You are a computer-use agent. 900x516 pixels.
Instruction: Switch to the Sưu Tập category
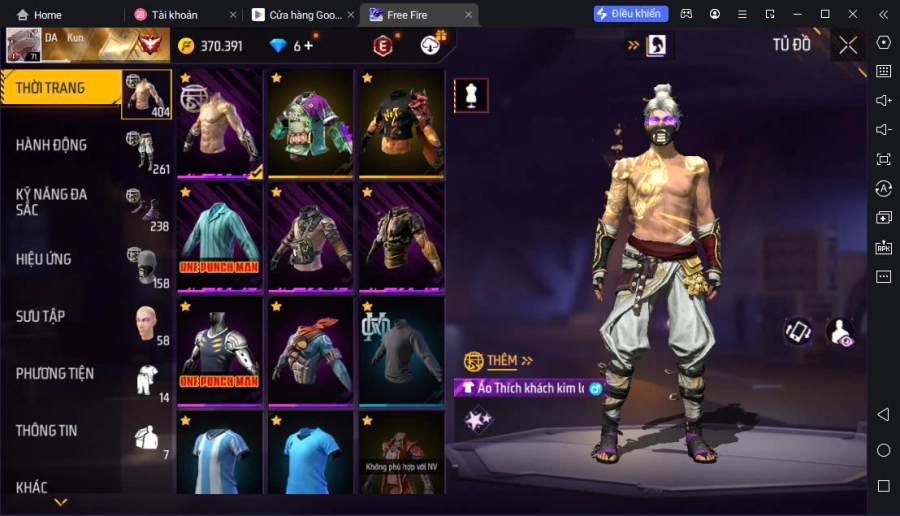pos(40,316)
